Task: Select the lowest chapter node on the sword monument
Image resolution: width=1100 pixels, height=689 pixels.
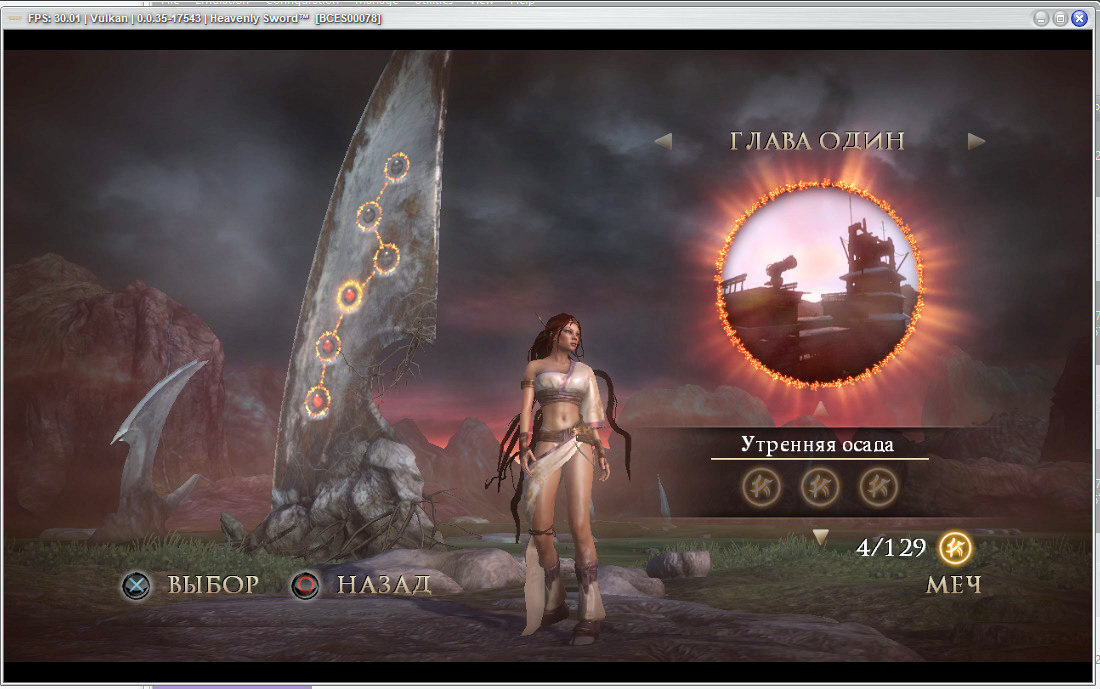Action: click(317, 401)
